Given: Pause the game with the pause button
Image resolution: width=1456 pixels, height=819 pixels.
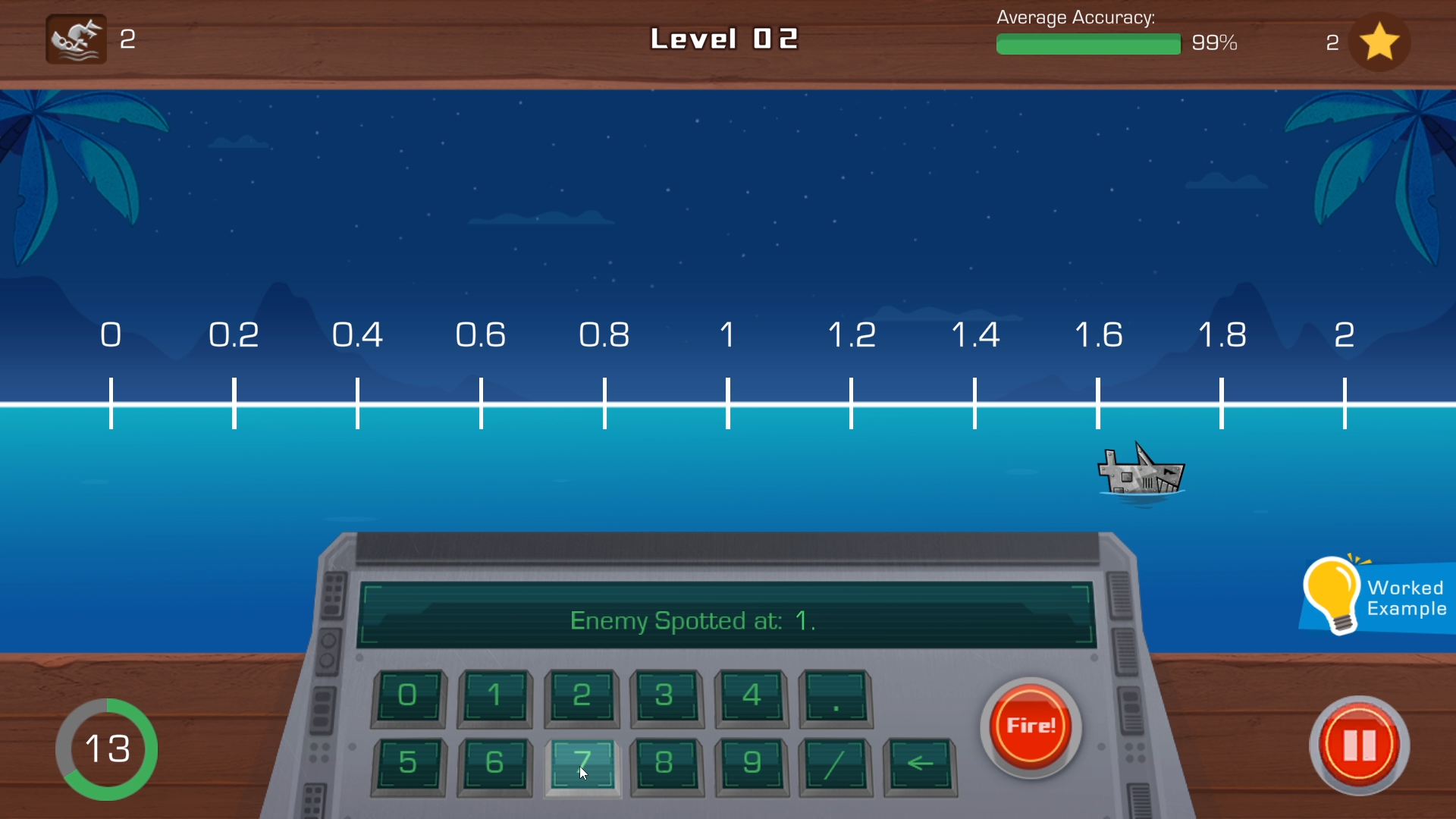Looking at the screenshot, I should click(1358, 746).
